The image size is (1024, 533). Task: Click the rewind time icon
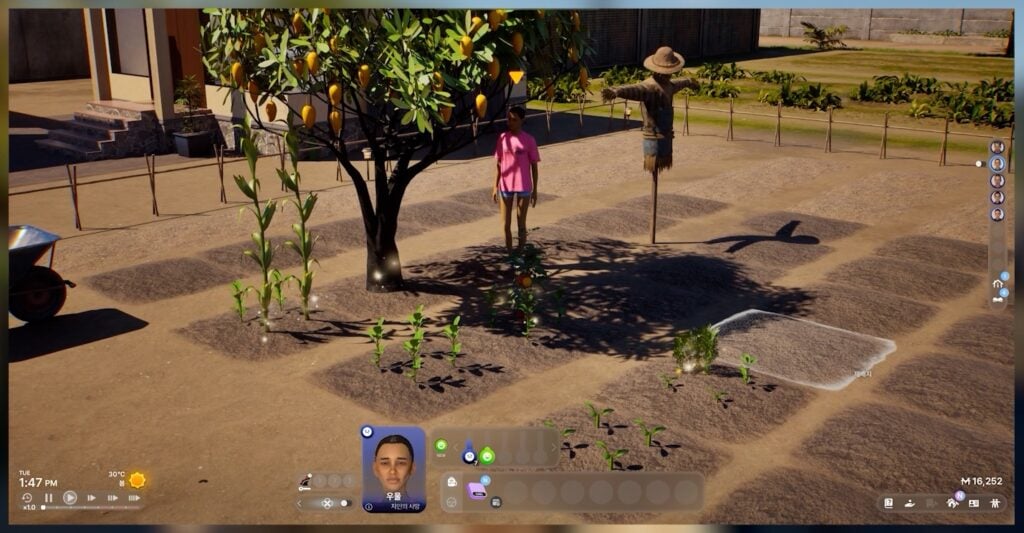[x=27, y=497]
